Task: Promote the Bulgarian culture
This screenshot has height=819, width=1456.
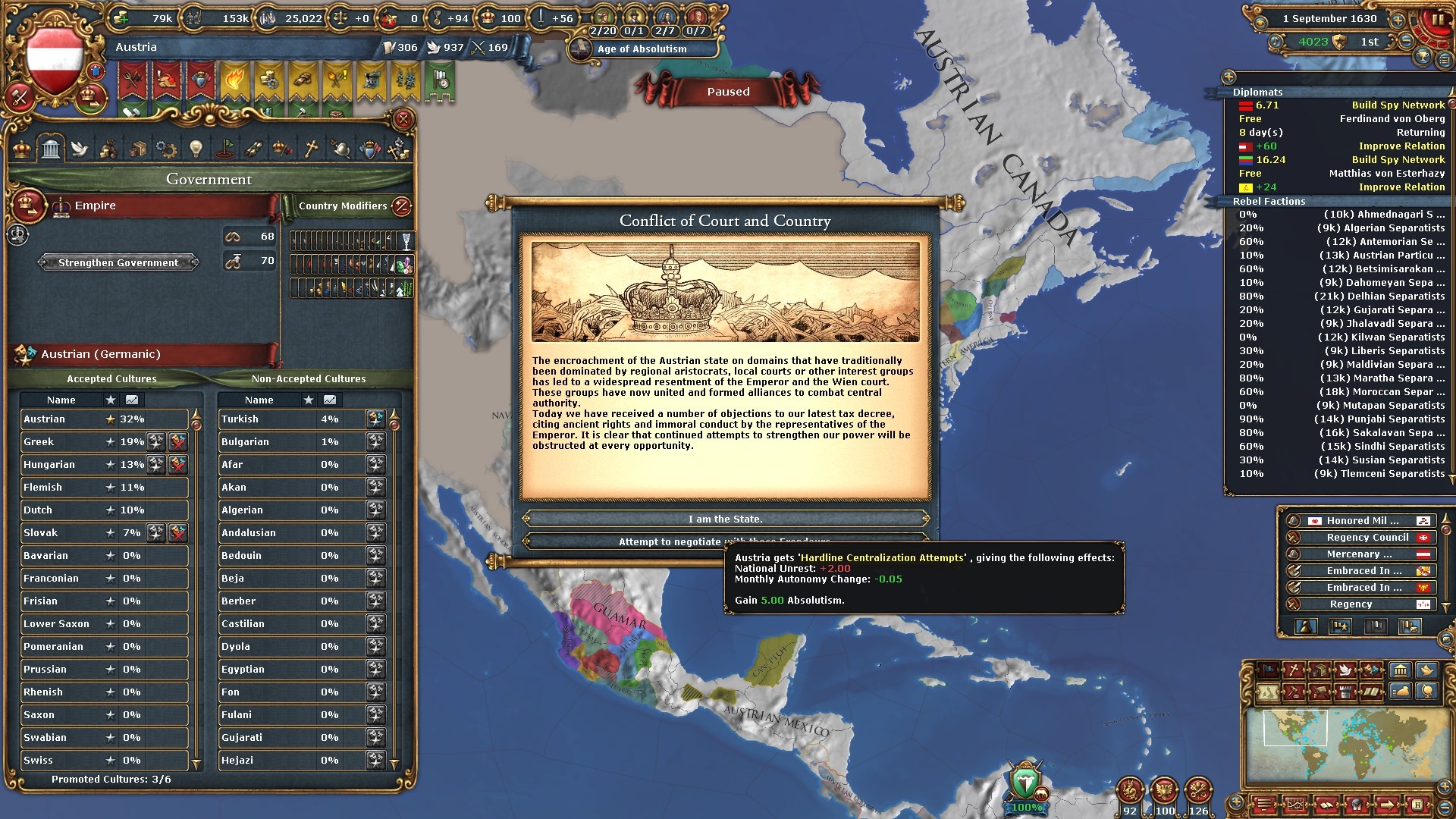Action: point(375,442)
